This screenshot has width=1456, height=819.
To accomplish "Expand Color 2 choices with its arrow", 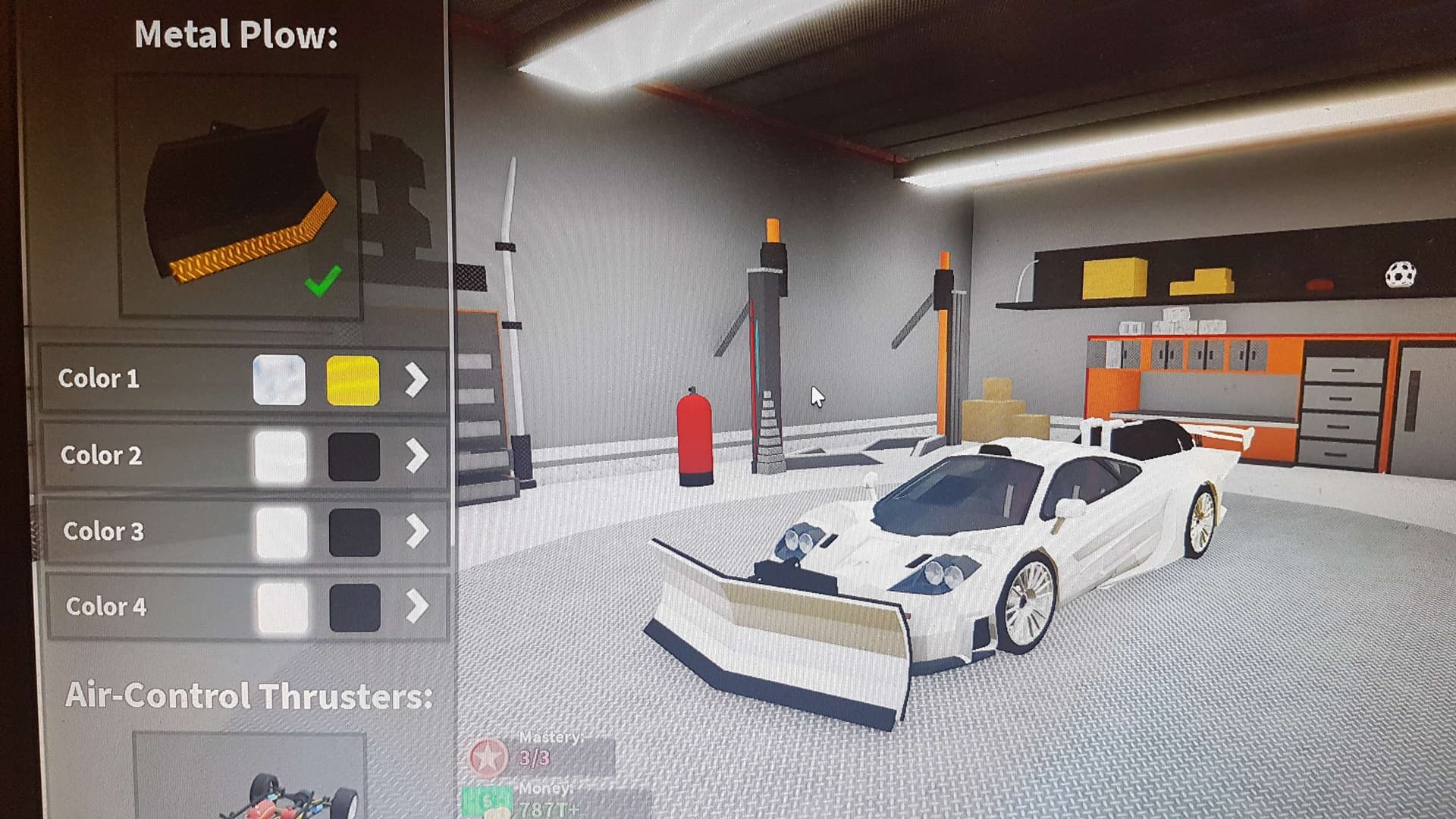I will click(x=417, y=457).
